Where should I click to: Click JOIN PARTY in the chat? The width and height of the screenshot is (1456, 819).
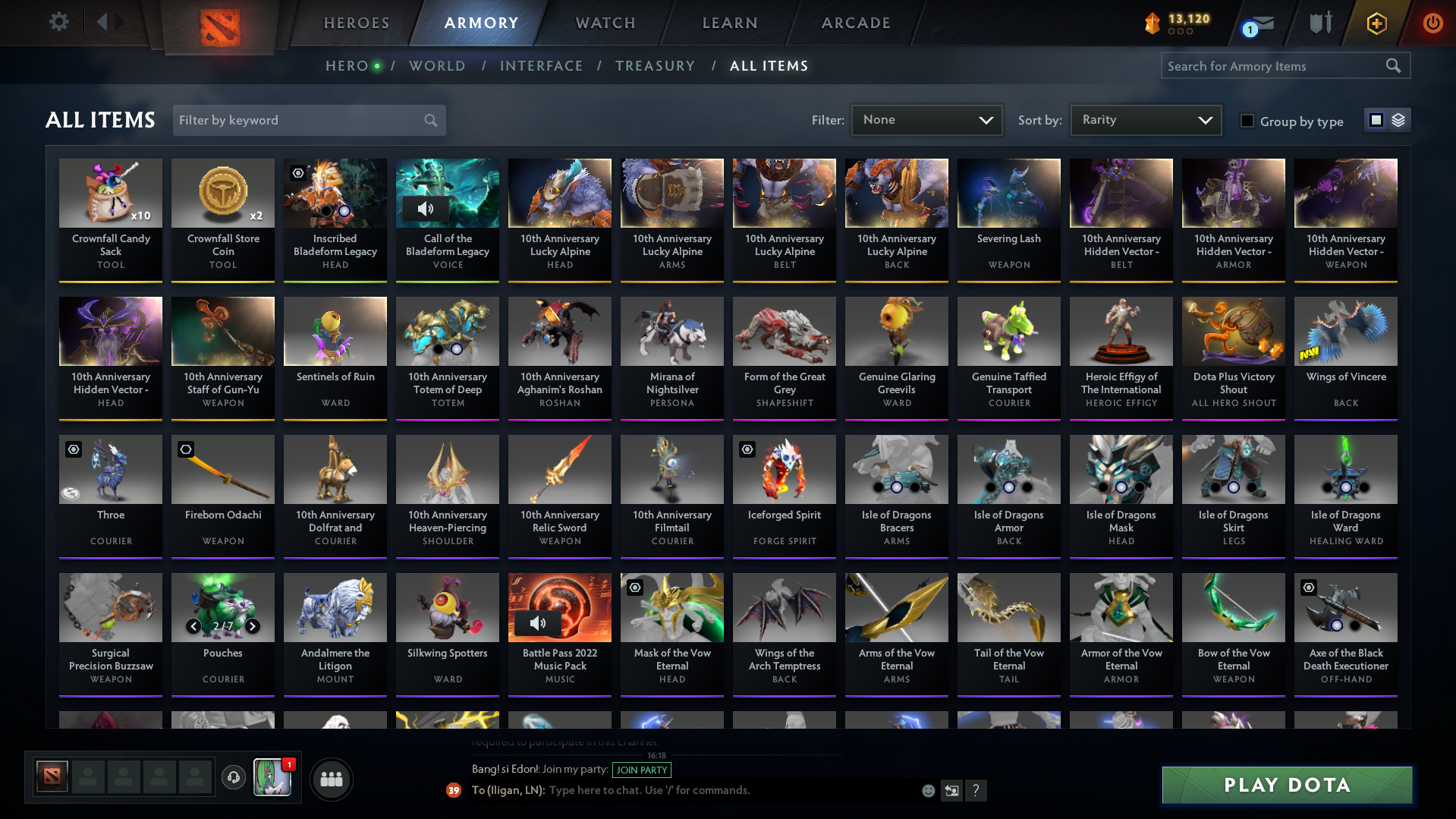pos(641,770)
